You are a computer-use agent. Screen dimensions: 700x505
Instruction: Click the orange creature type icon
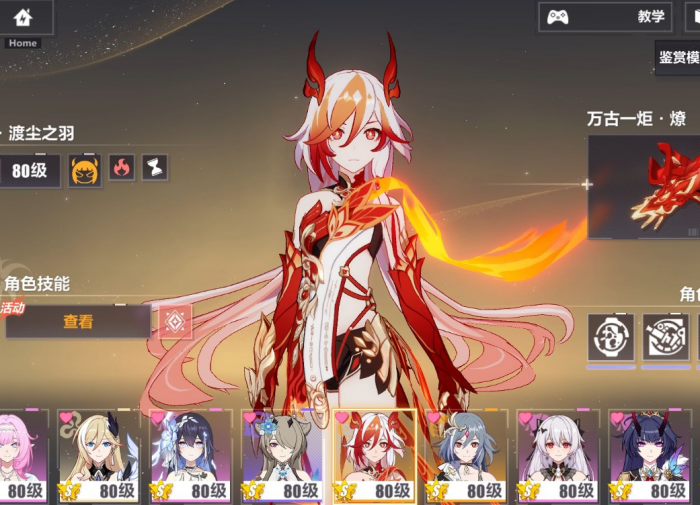pyautogui.click(x=85, y=170)
